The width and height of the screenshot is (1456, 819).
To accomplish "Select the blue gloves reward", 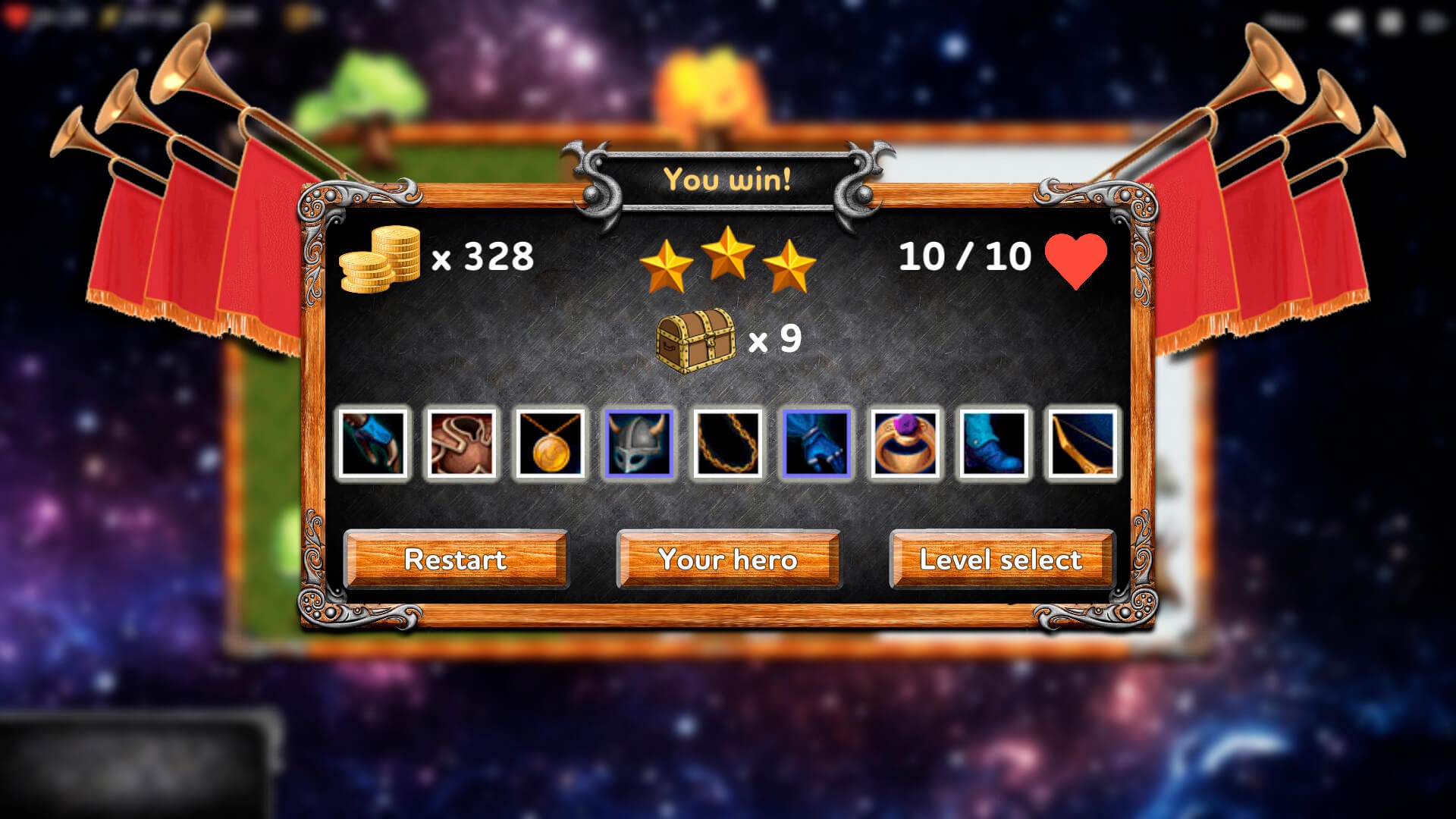I will point(816,444).
